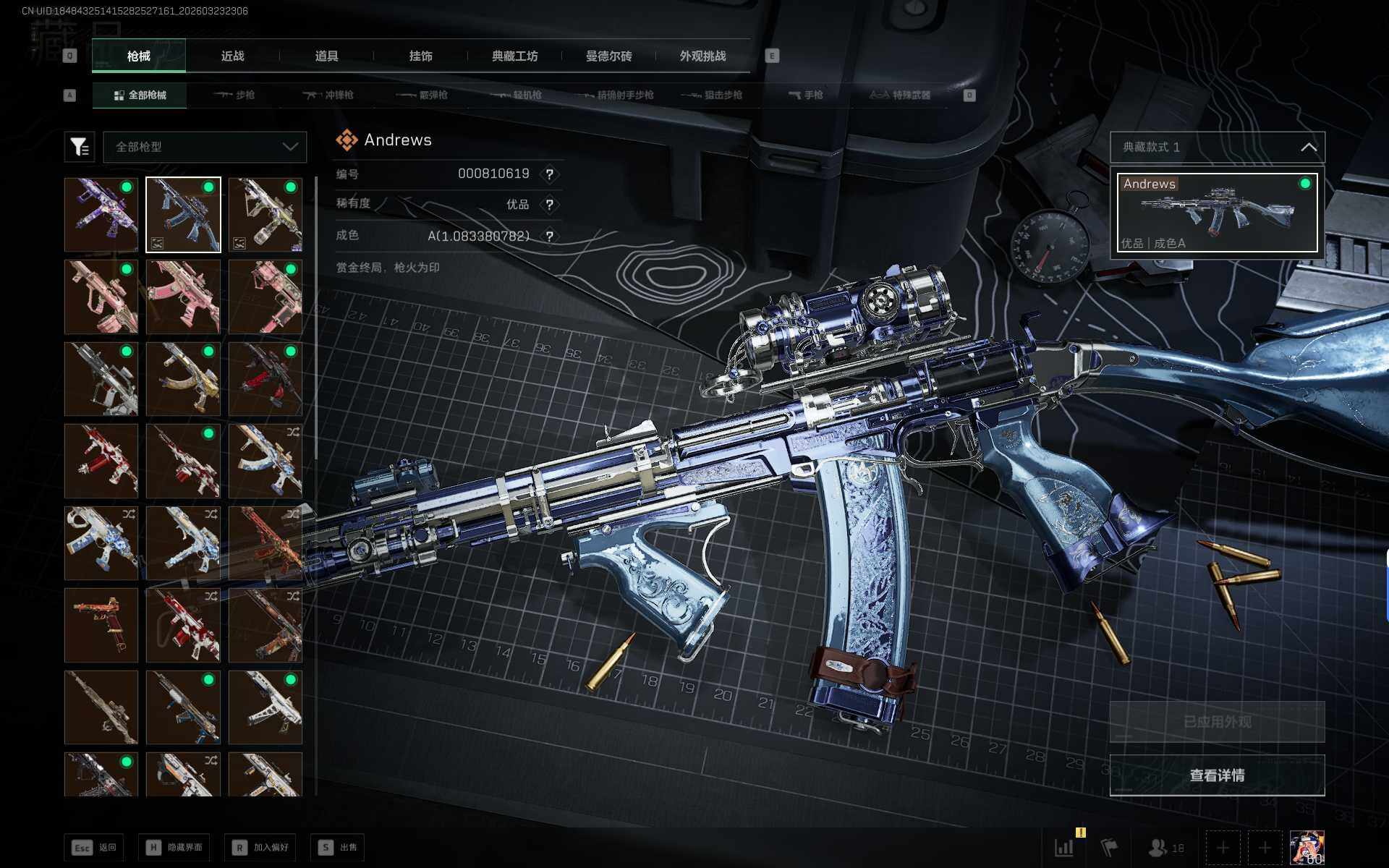Screen dimensions: 1389x868
Task: Filter by 步枪 rifle category
Action: coord(234,95)
